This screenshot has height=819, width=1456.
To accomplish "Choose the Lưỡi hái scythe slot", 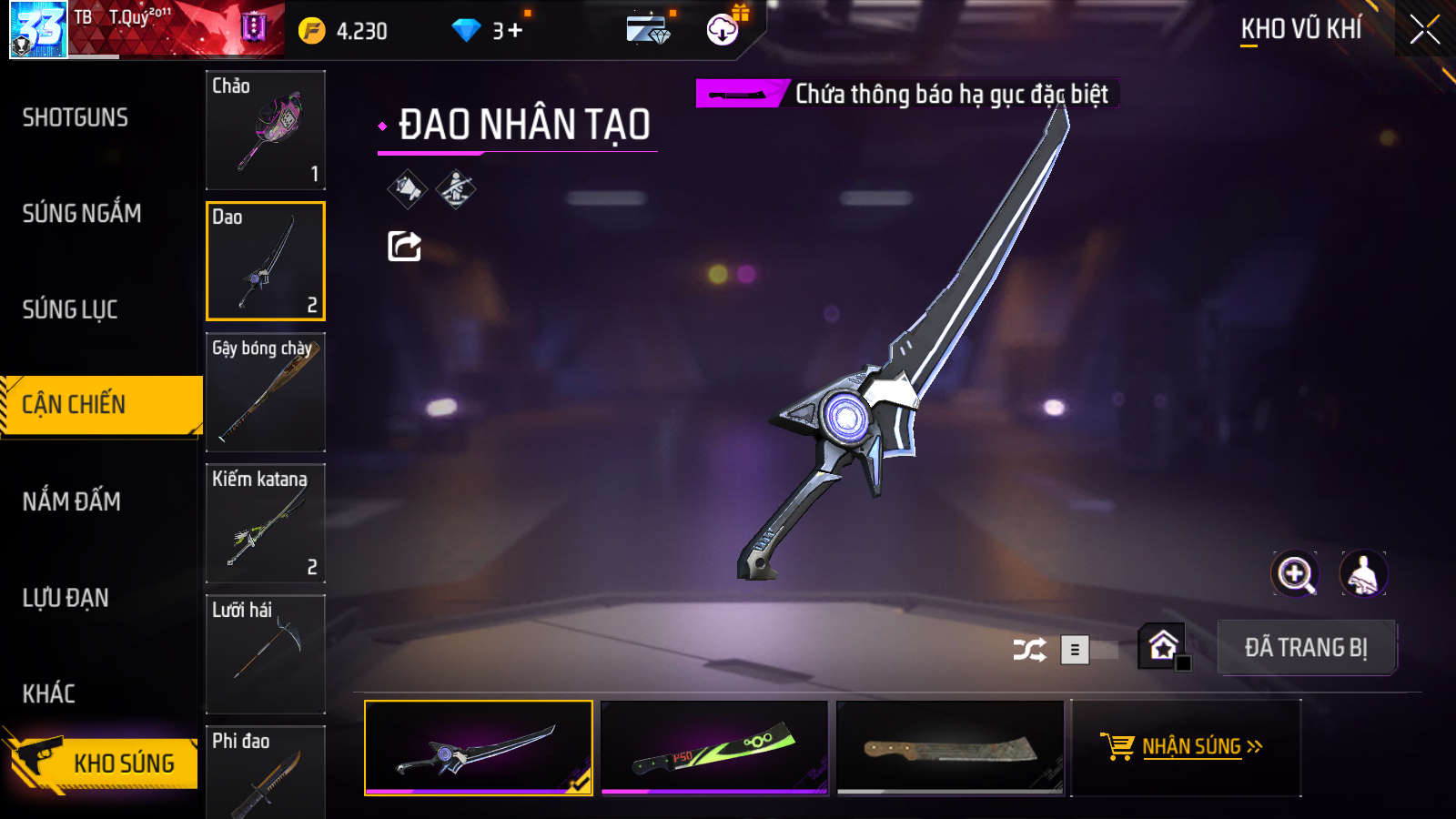I will coord(266,654).
